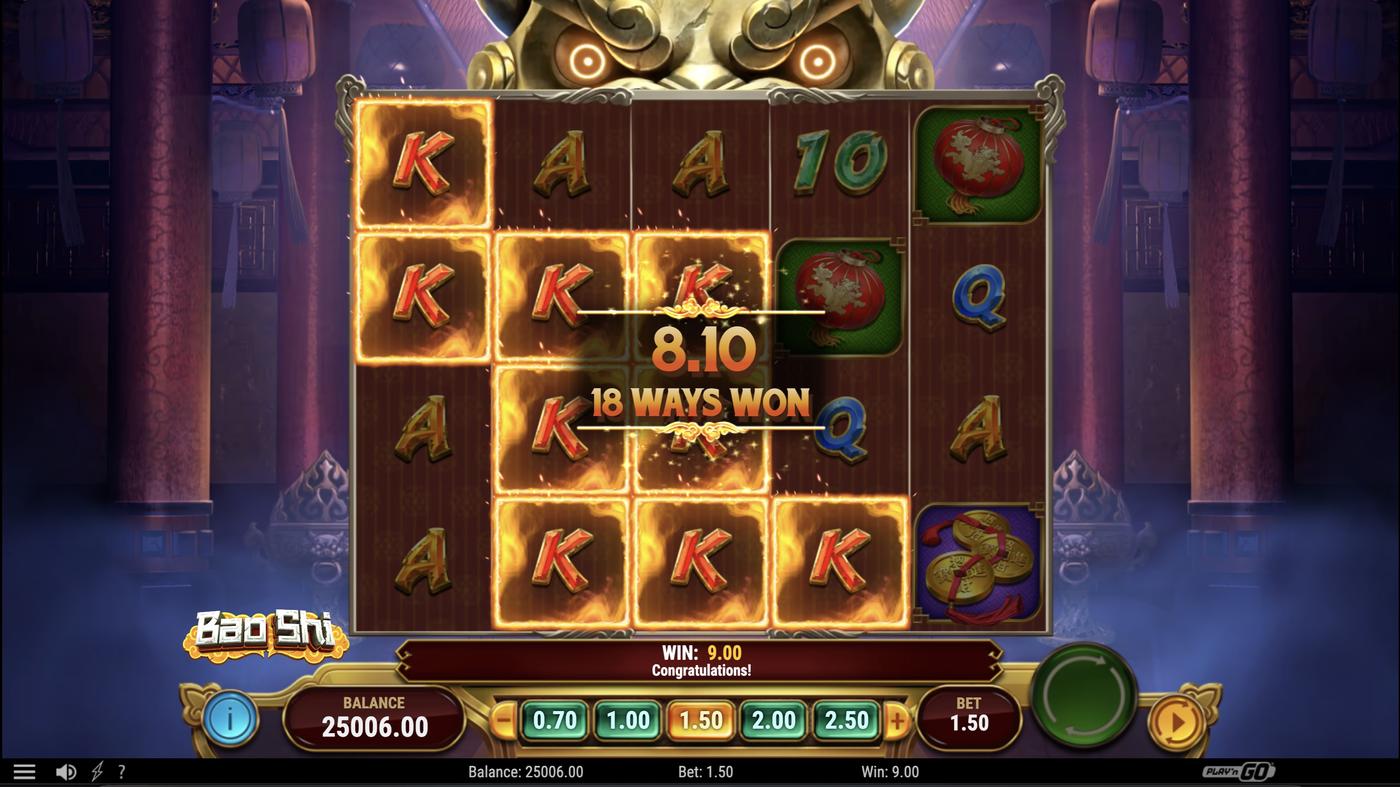The image size is (1400, 787).
Task: Toggle the sound speaker icon
Action: 66,772
